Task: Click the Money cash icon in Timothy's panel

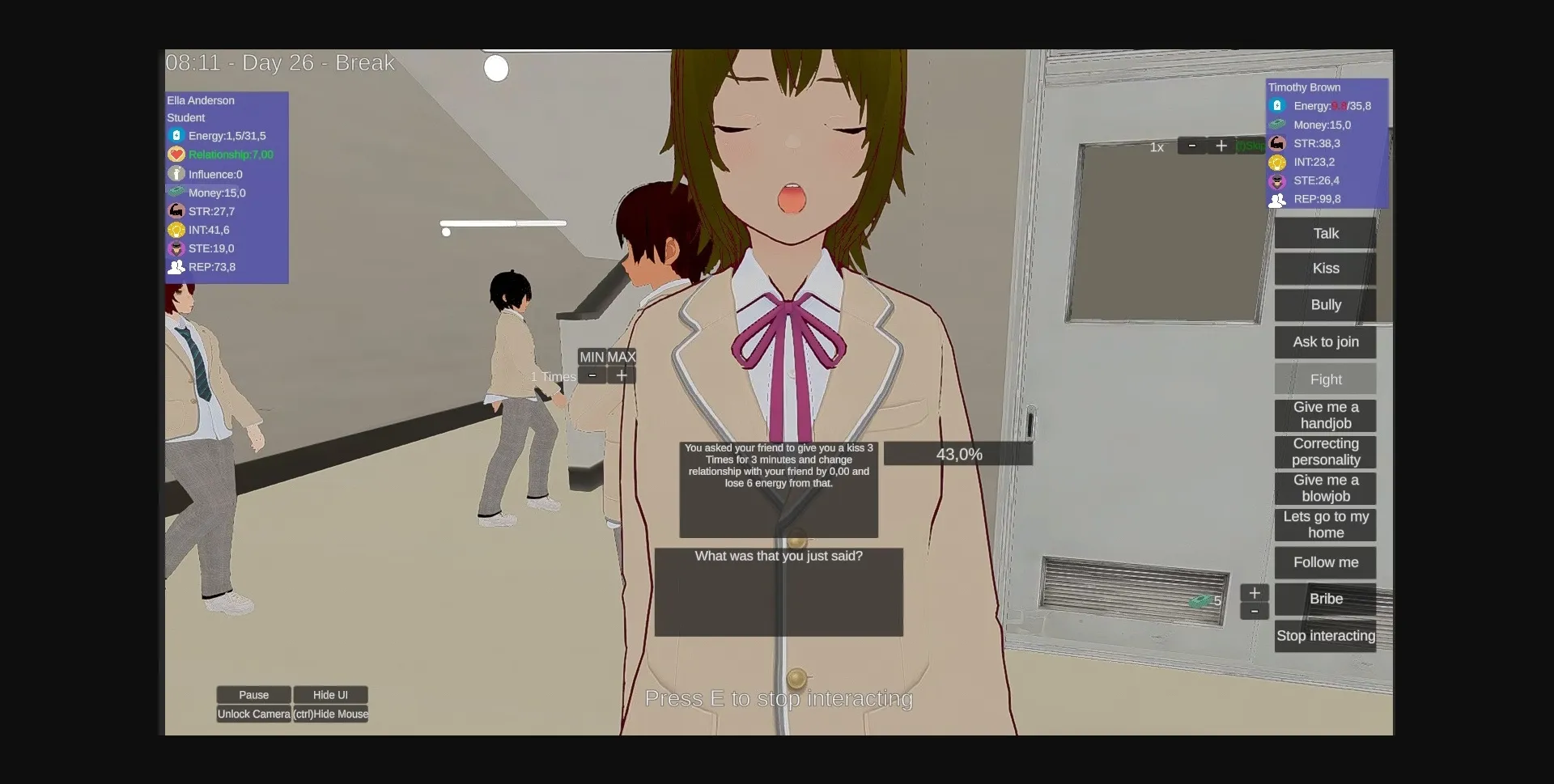Action: [1277, 125]
